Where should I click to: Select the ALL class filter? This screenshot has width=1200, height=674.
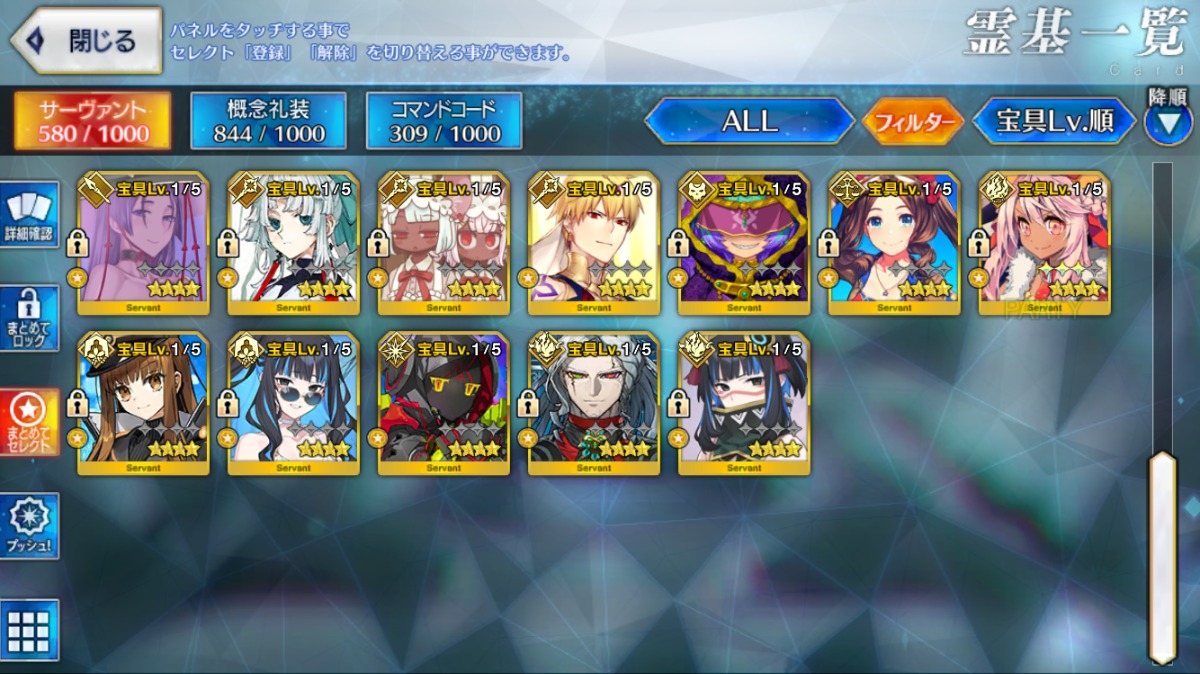(x=749, y=121)
